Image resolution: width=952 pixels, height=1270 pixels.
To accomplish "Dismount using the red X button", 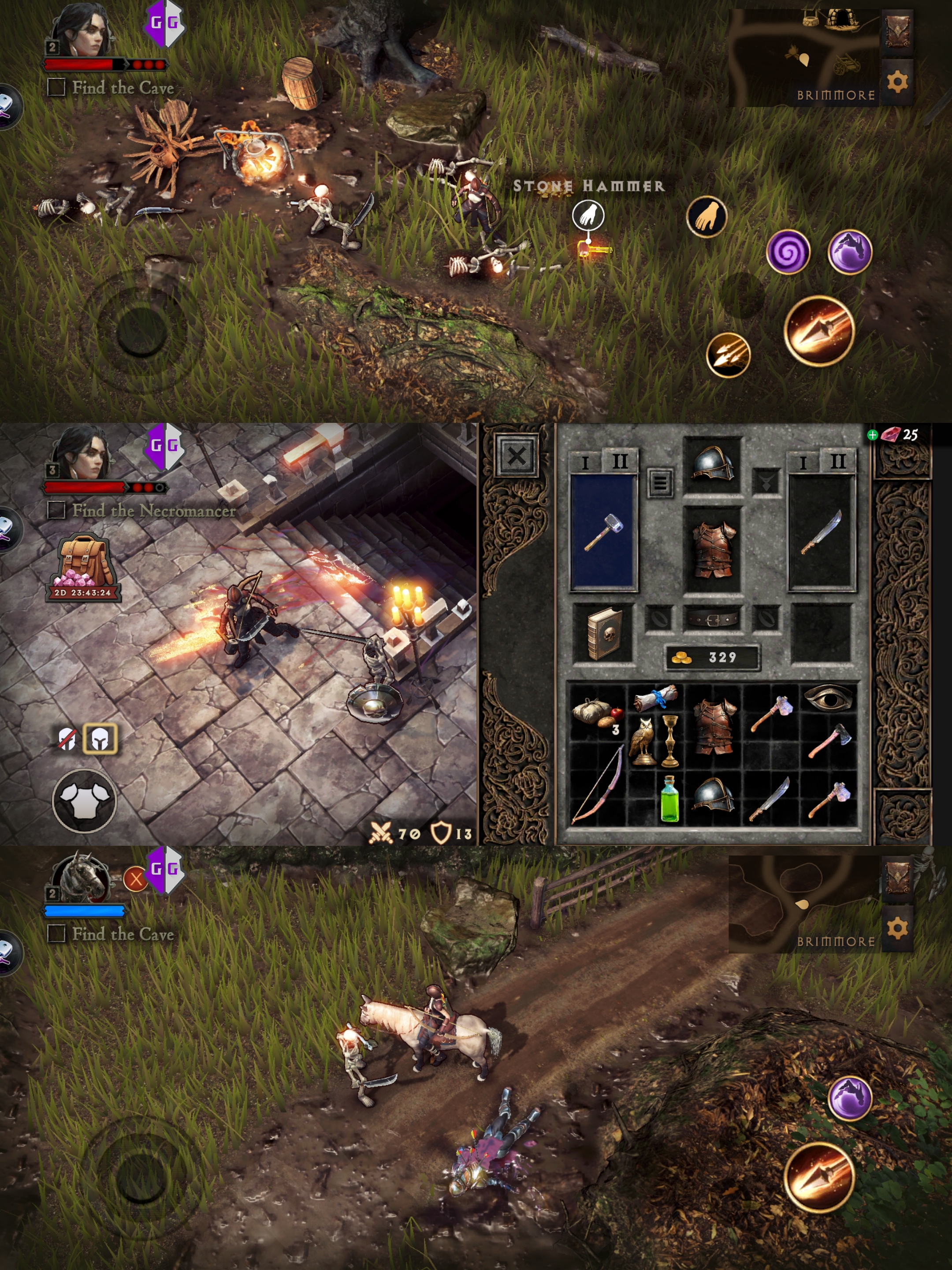I will pyautogui.click(x=136, y=878).
